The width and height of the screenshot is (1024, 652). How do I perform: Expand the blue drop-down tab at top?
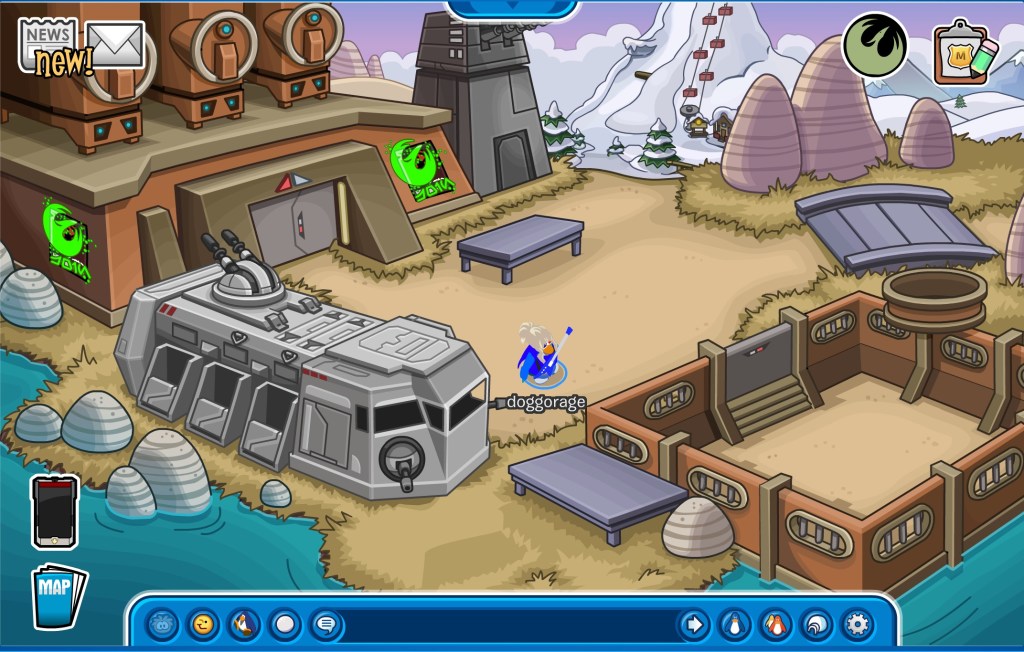pos(512,8)
